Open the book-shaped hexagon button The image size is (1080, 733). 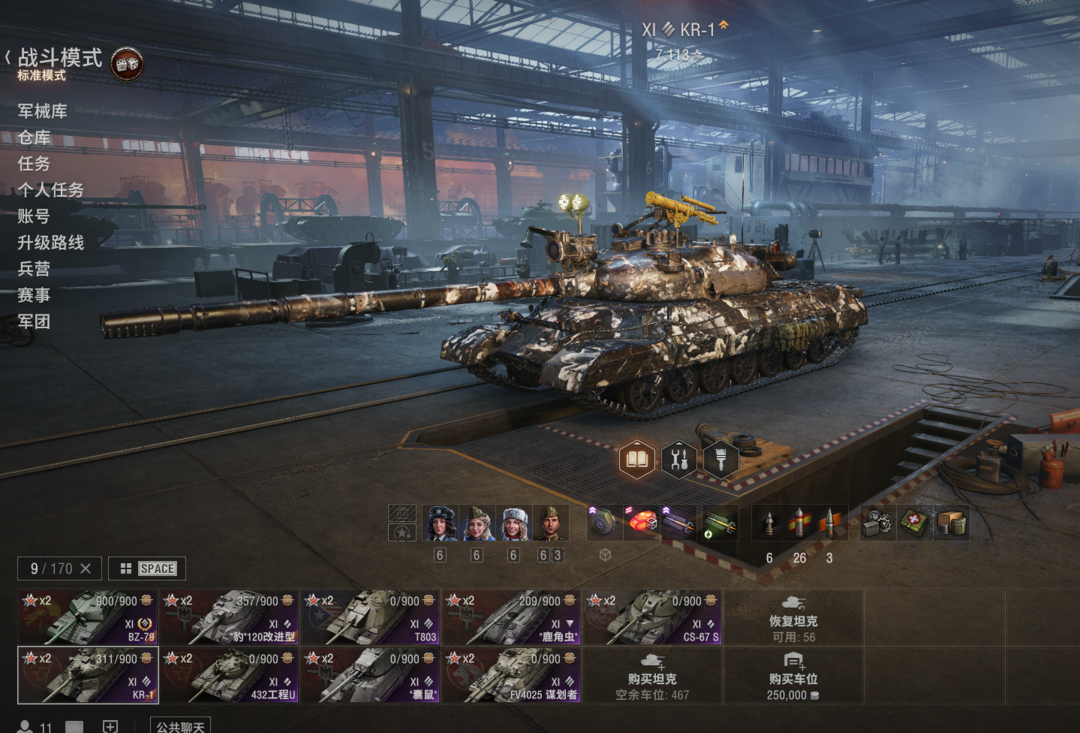[638, 460]
